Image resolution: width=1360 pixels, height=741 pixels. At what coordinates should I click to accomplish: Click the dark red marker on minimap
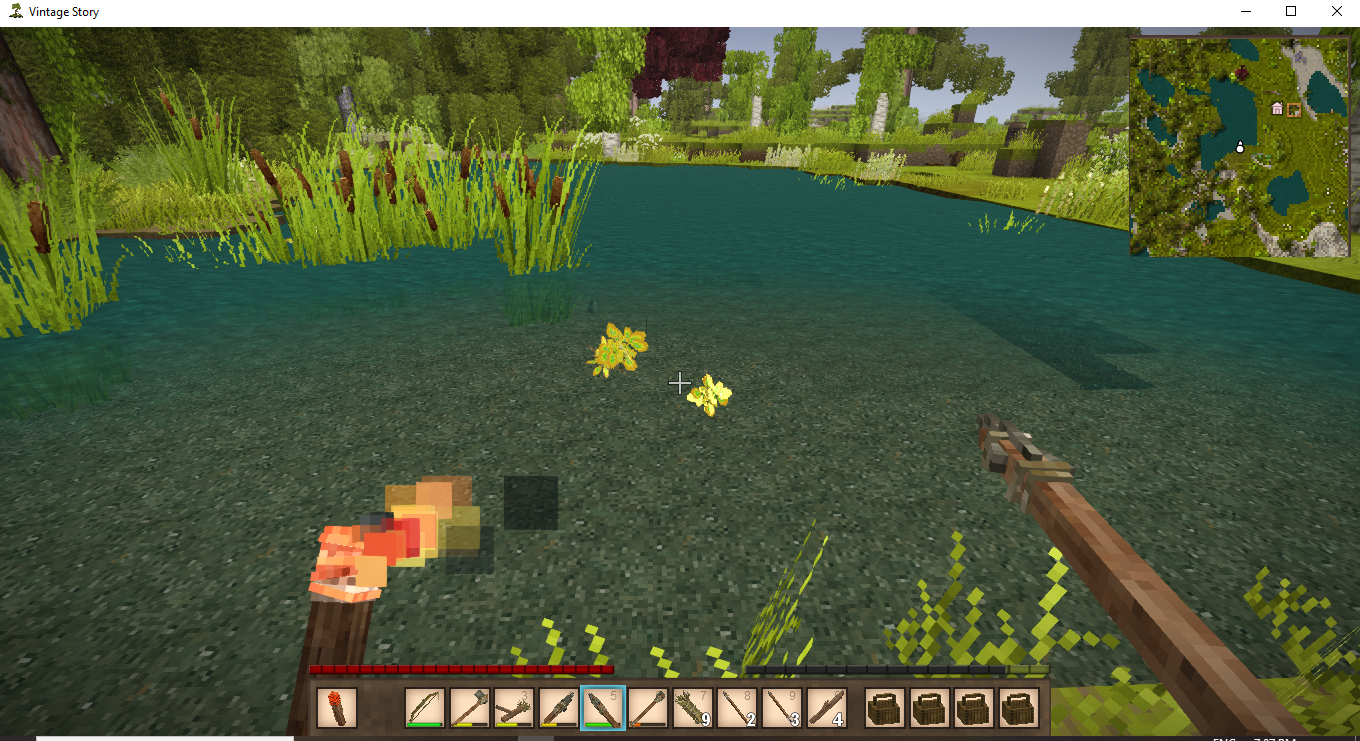point(1242,73)
